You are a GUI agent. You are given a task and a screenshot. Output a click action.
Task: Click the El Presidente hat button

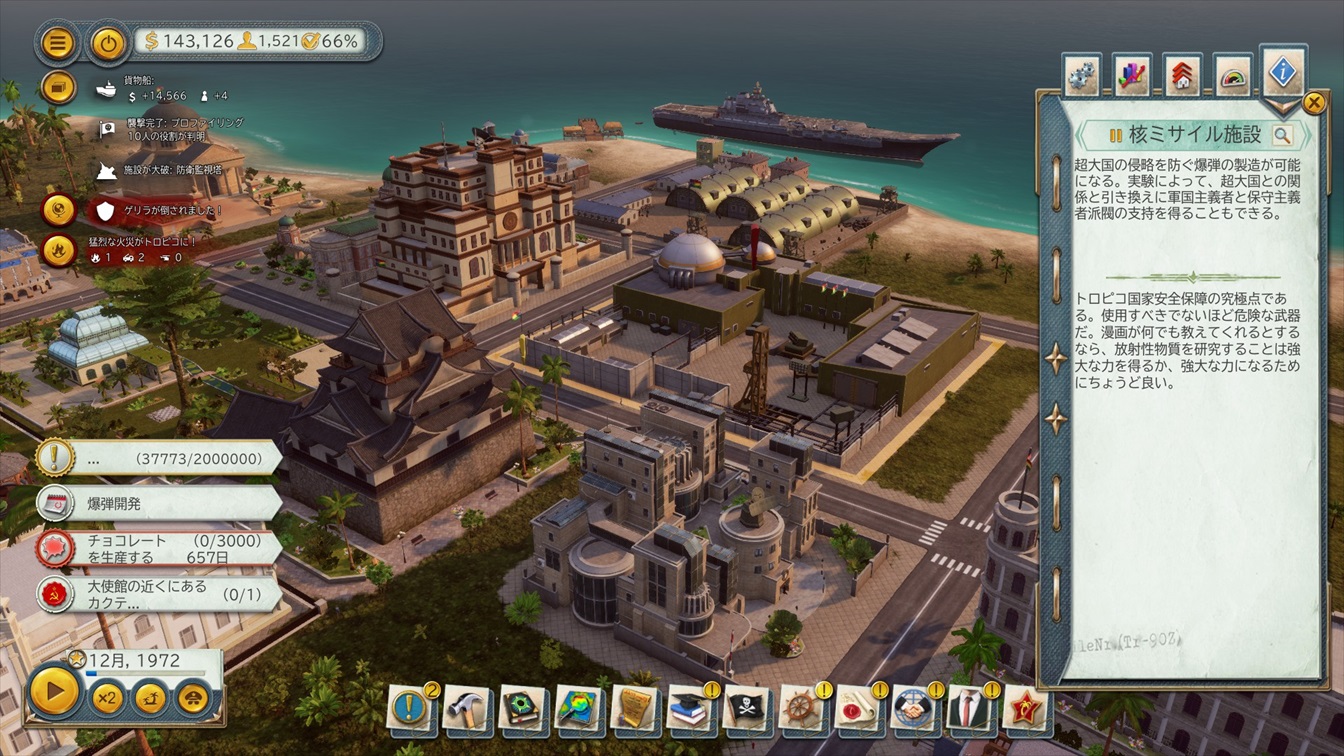coord(193,697)
